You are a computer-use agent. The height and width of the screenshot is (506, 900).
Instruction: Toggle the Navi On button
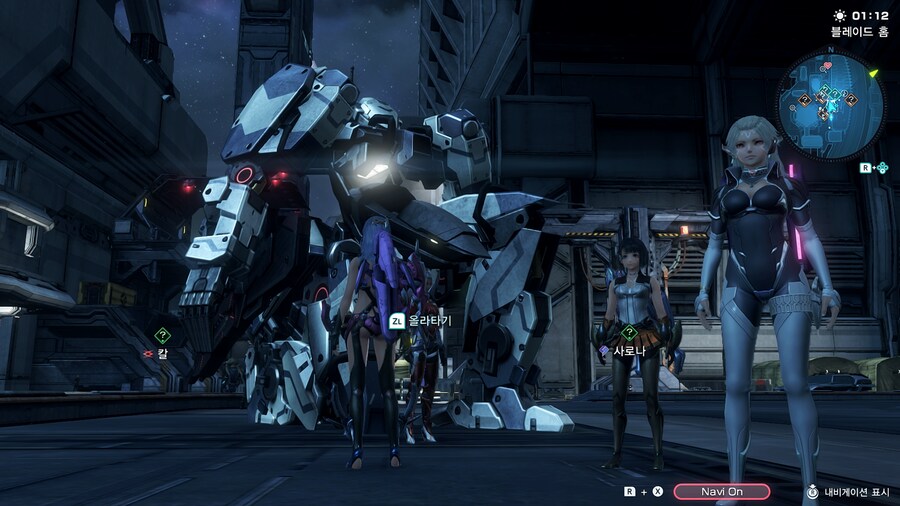[x=721, y=491]
